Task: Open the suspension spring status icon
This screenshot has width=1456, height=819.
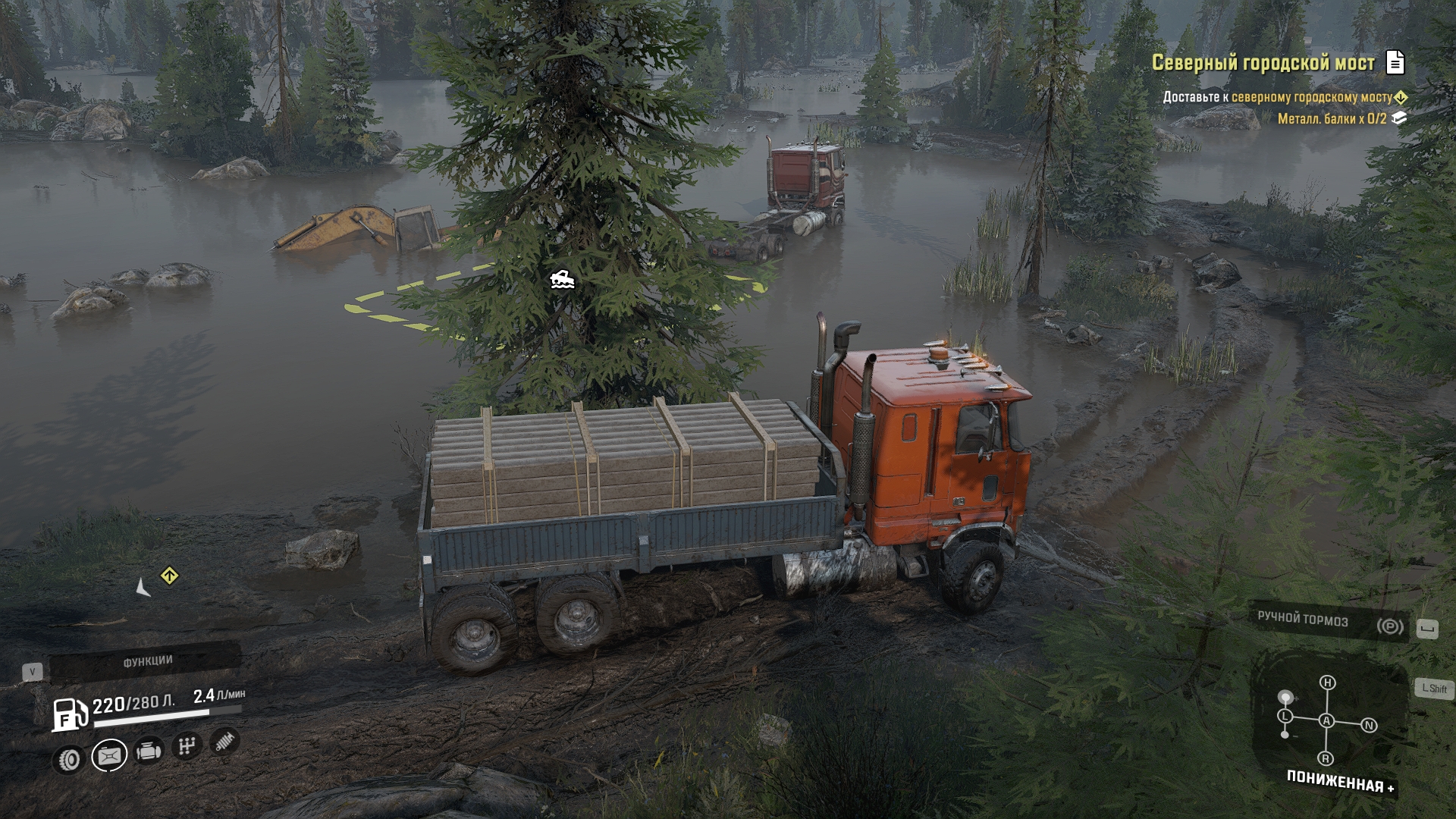Action: coord(224,741)
